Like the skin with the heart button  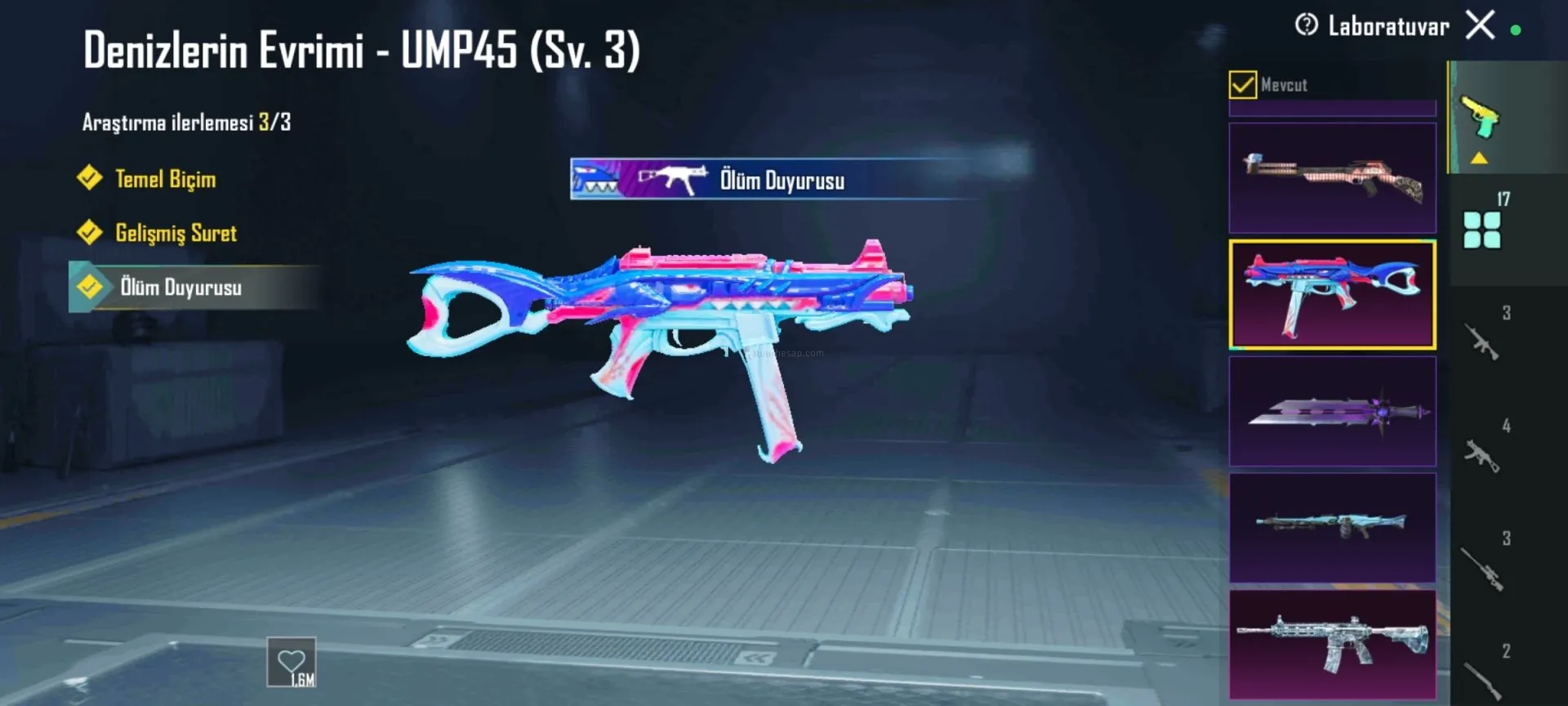pos(292,662)
